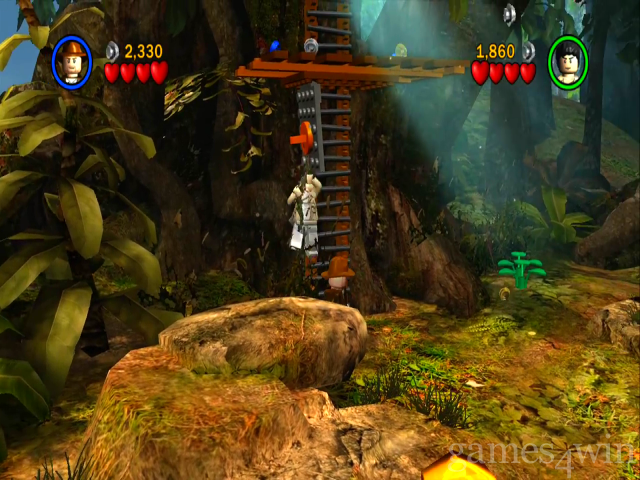This screenshot has width=640, height=480.
Task: Select player one's Indiana Jones portrait
Action: 72,62
